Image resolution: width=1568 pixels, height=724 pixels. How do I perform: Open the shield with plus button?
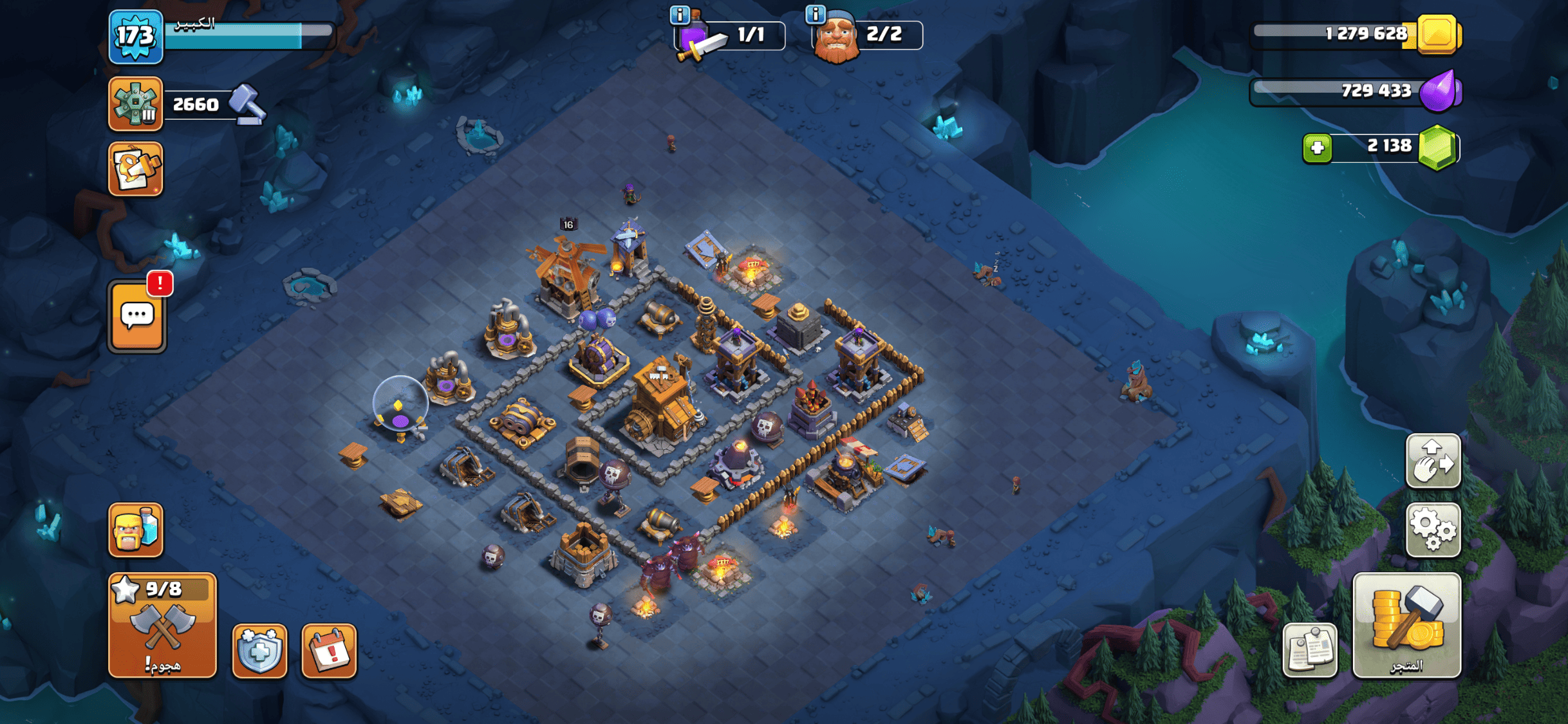click(x=259, y=651)
